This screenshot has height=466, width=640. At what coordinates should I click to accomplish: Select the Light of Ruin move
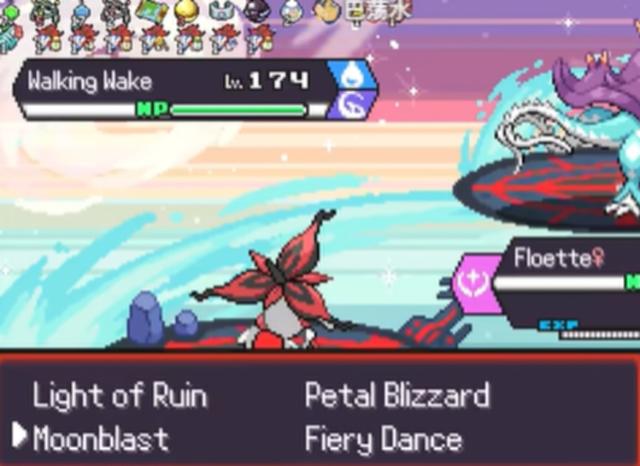(x=119, y=395)
